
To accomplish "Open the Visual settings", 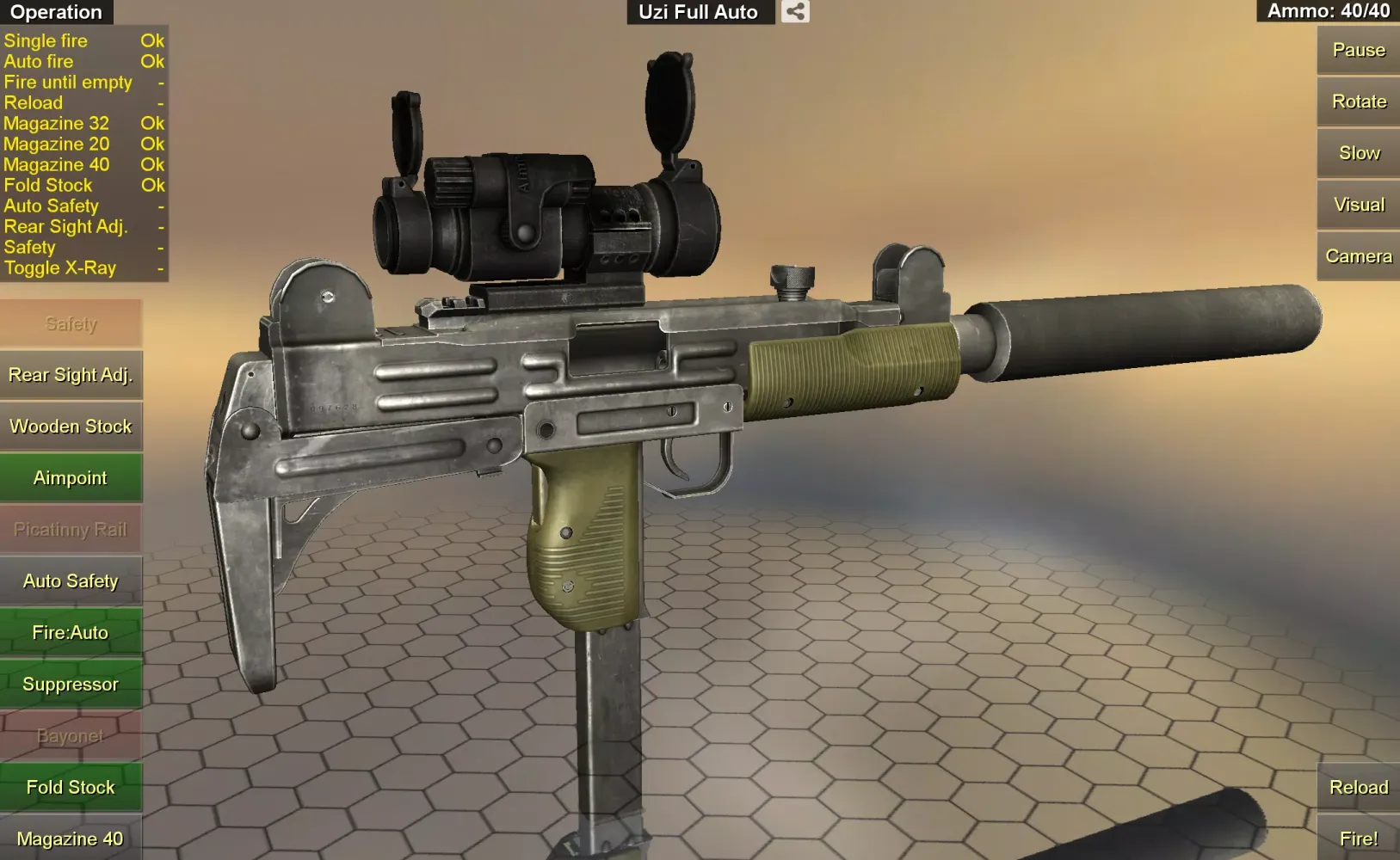I will click(1357, 204).
